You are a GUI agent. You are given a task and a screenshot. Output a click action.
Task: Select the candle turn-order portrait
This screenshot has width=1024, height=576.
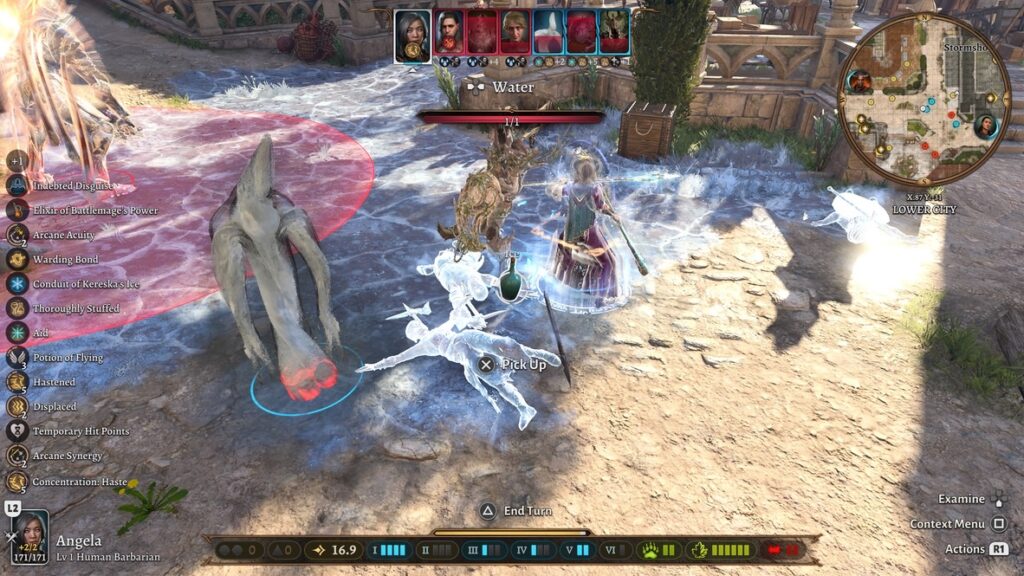pos(548,32)
